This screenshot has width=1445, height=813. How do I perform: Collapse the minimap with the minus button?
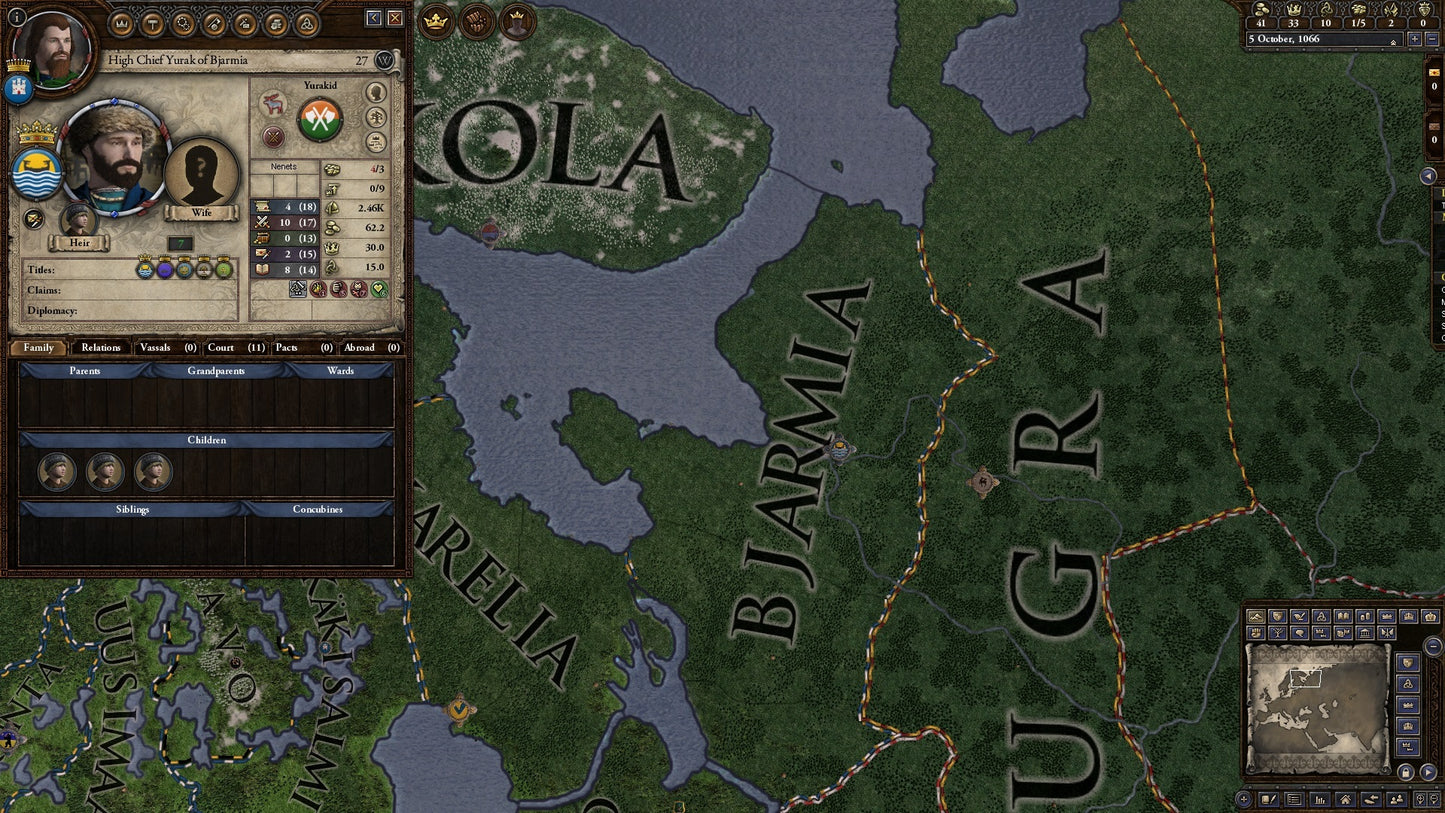1433,646
